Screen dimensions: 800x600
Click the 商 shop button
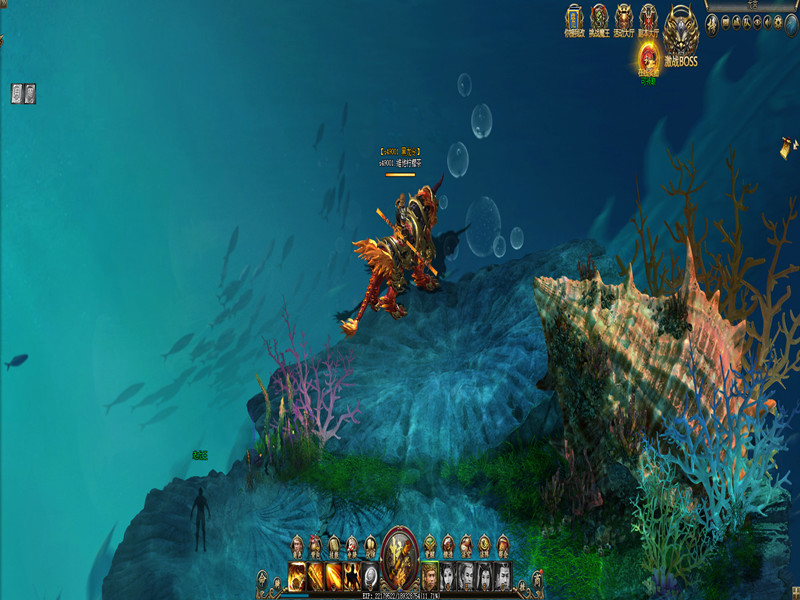pos(537,577)
